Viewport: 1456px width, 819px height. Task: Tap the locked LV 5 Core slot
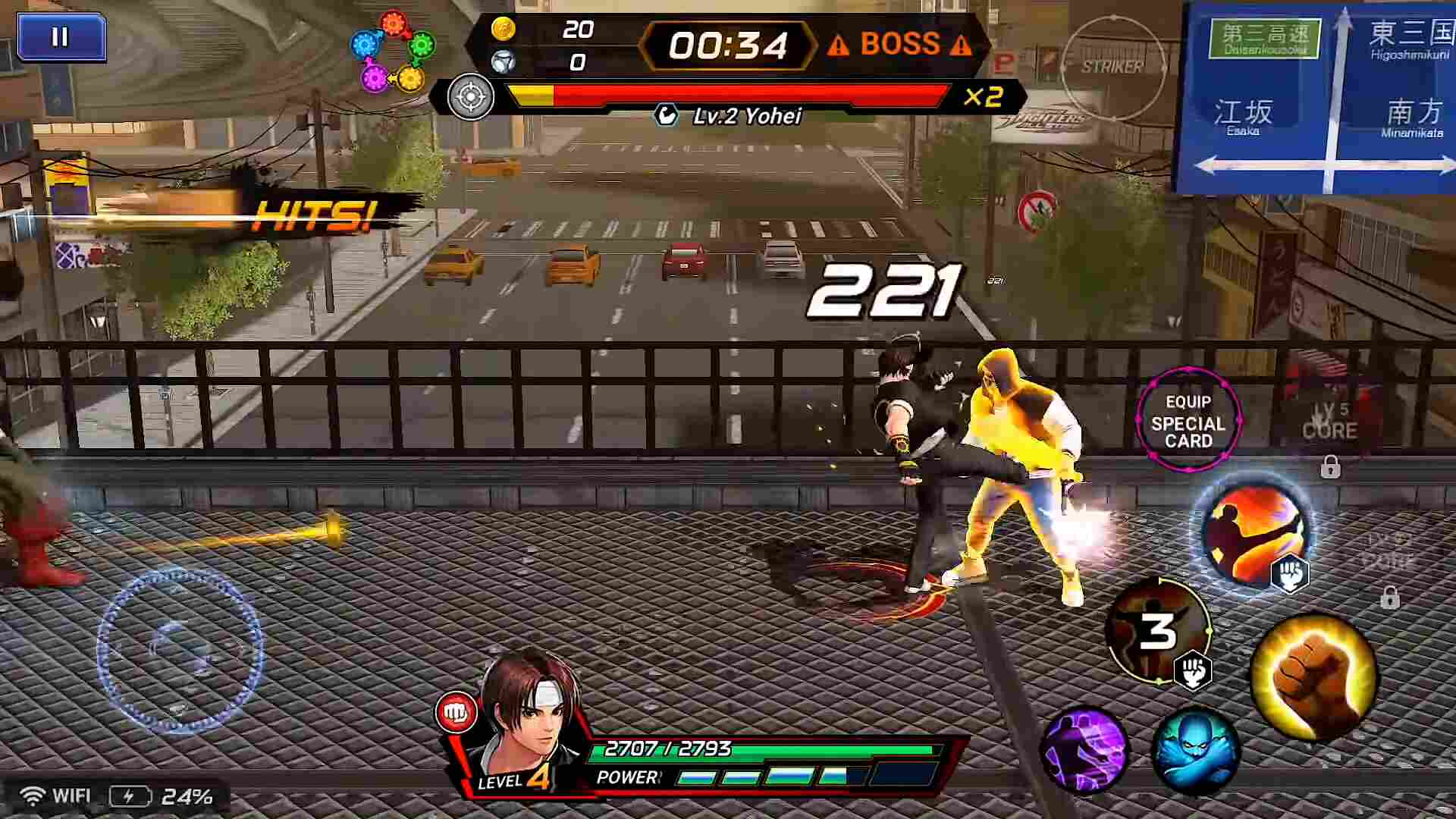[x=1329, y=432]
